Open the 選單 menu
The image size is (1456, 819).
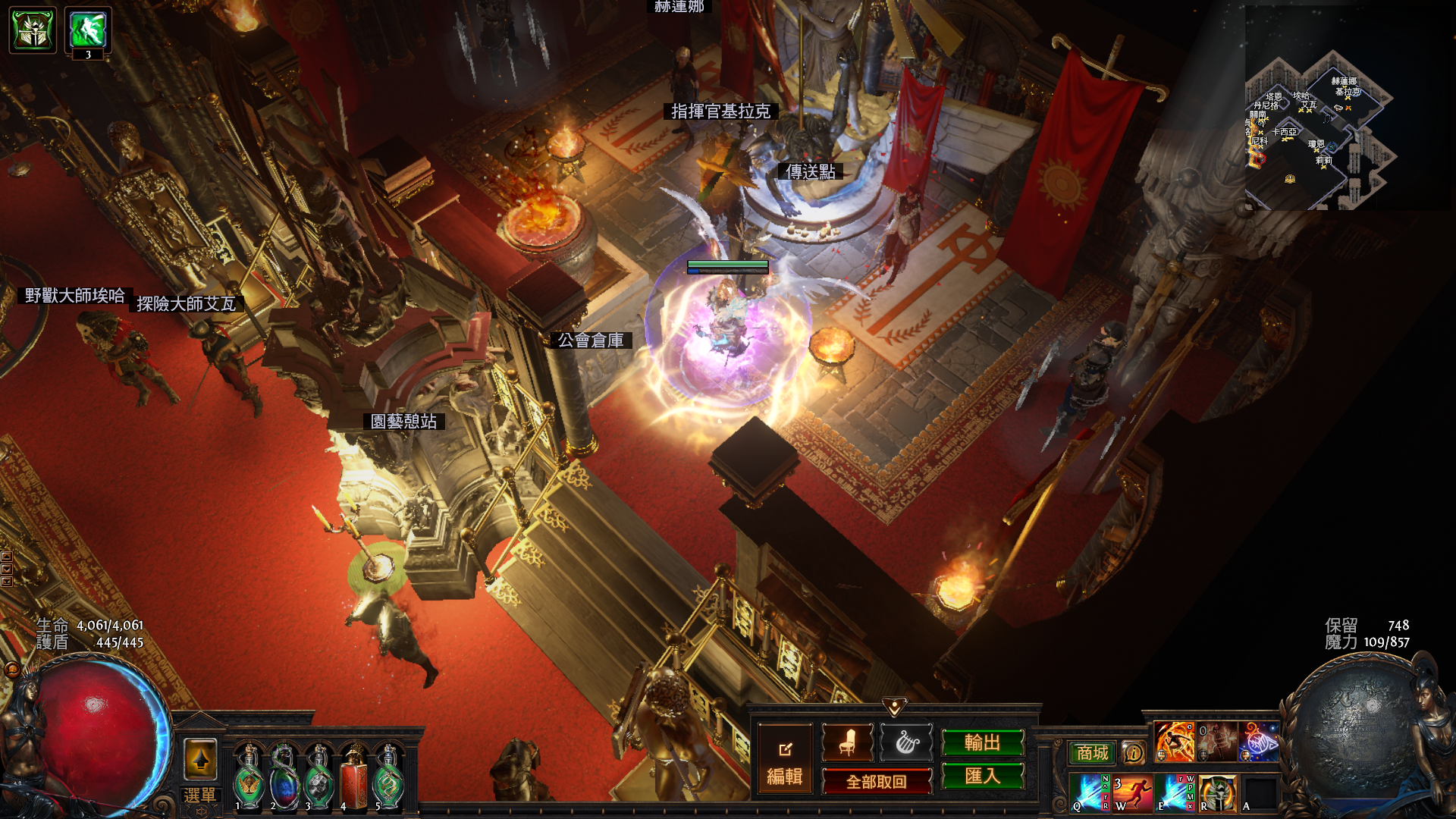click(199, 795)
